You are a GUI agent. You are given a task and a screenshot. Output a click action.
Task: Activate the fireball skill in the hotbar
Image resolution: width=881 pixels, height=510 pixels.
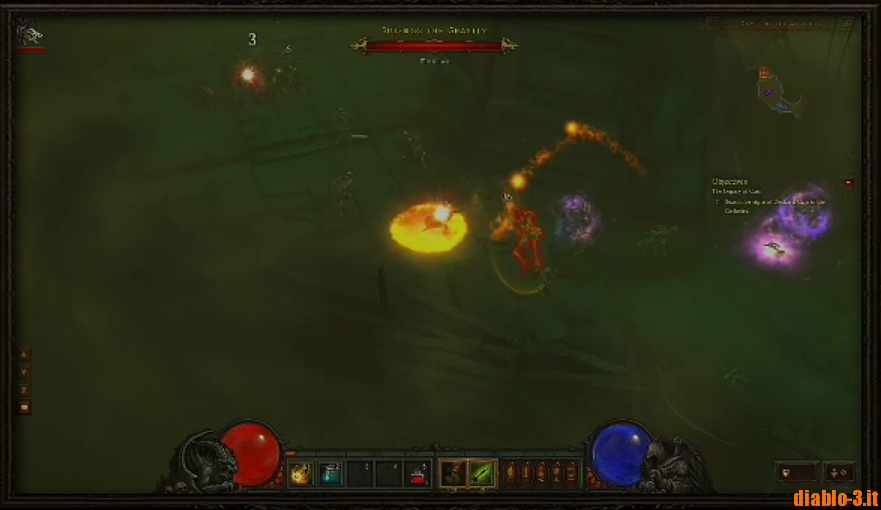click(300, 473)
